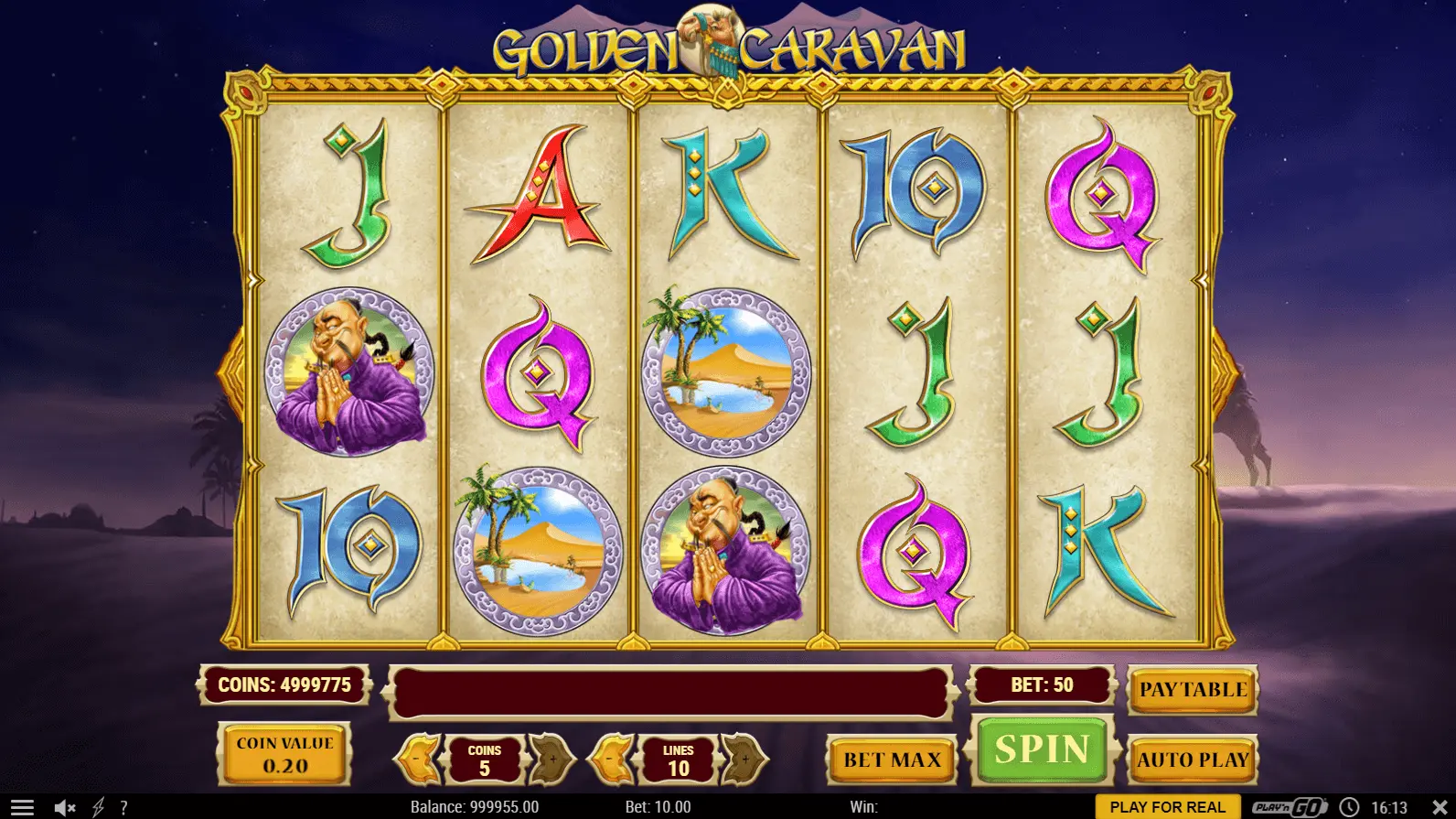Start AUTO PLAY mode
Viewport: 1456px width, 819px height.
1193,760
